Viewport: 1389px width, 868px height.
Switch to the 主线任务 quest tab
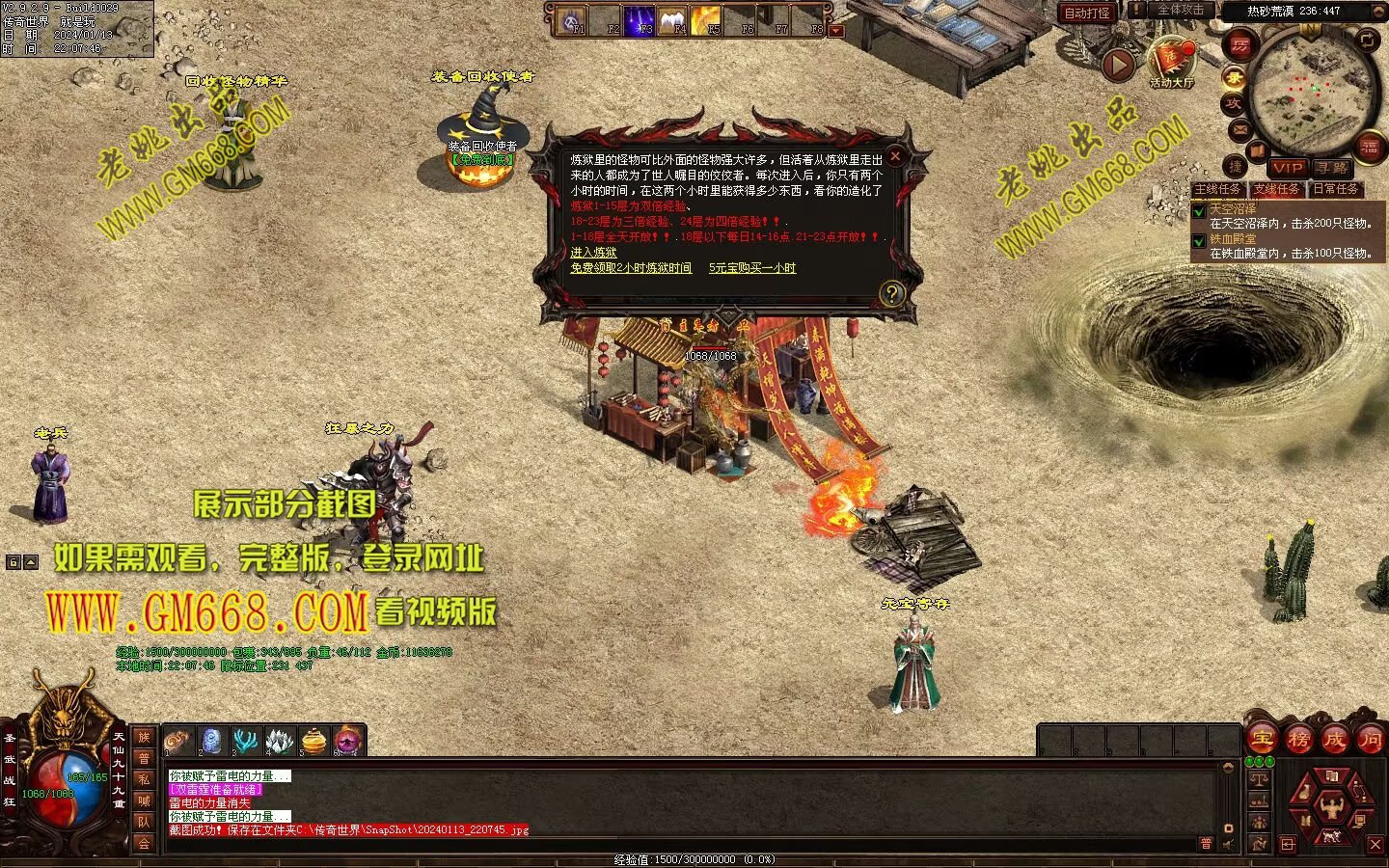point(1217,189)
